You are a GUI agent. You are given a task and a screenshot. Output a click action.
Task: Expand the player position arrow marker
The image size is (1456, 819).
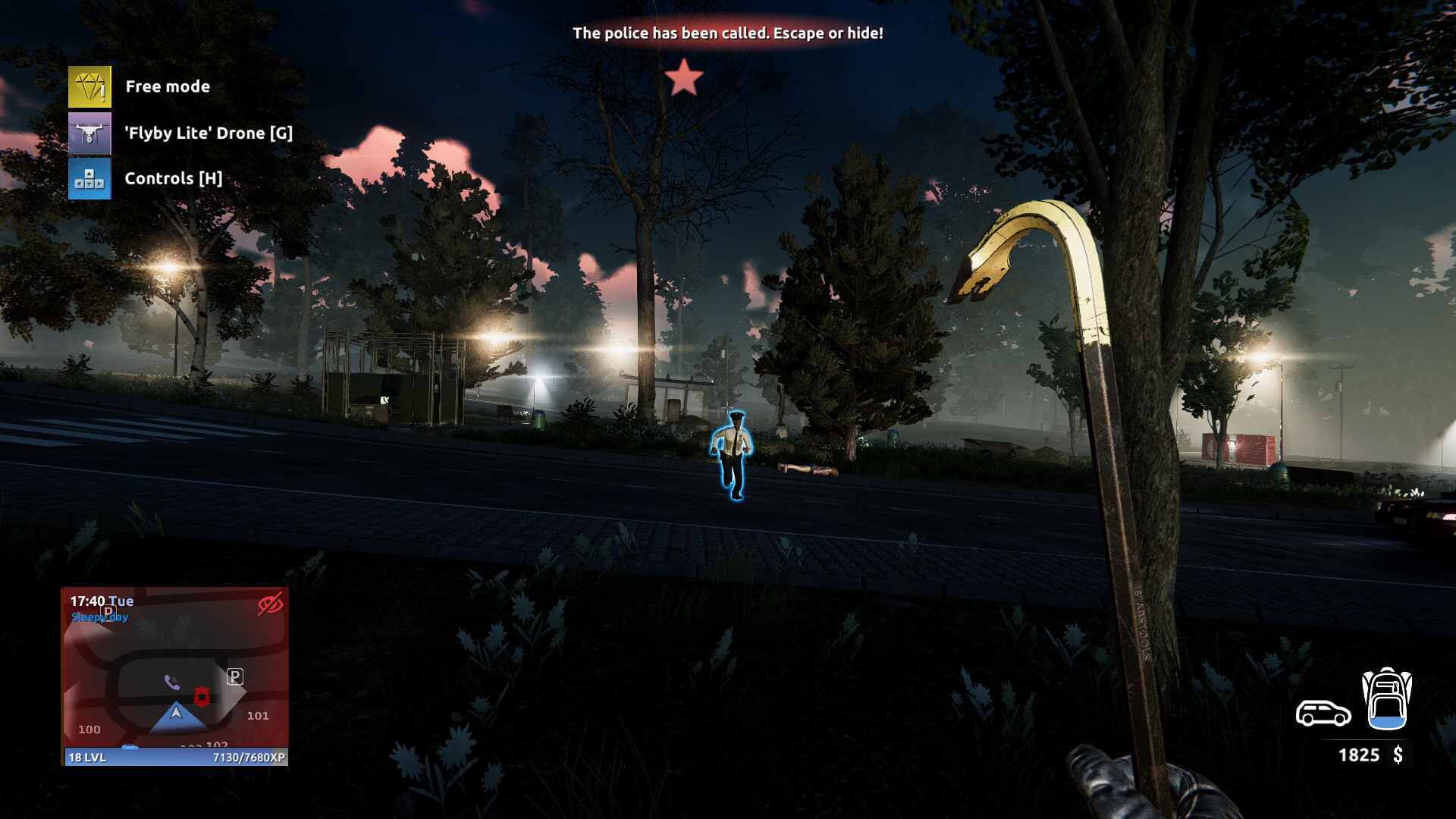[174, 713]
